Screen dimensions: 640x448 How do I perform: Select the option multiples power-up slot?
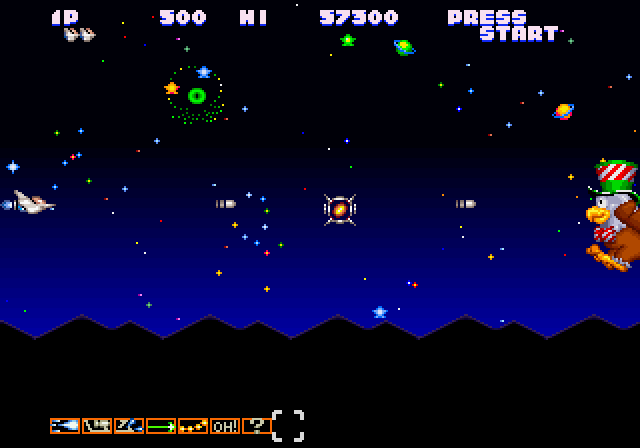[193, 425]
